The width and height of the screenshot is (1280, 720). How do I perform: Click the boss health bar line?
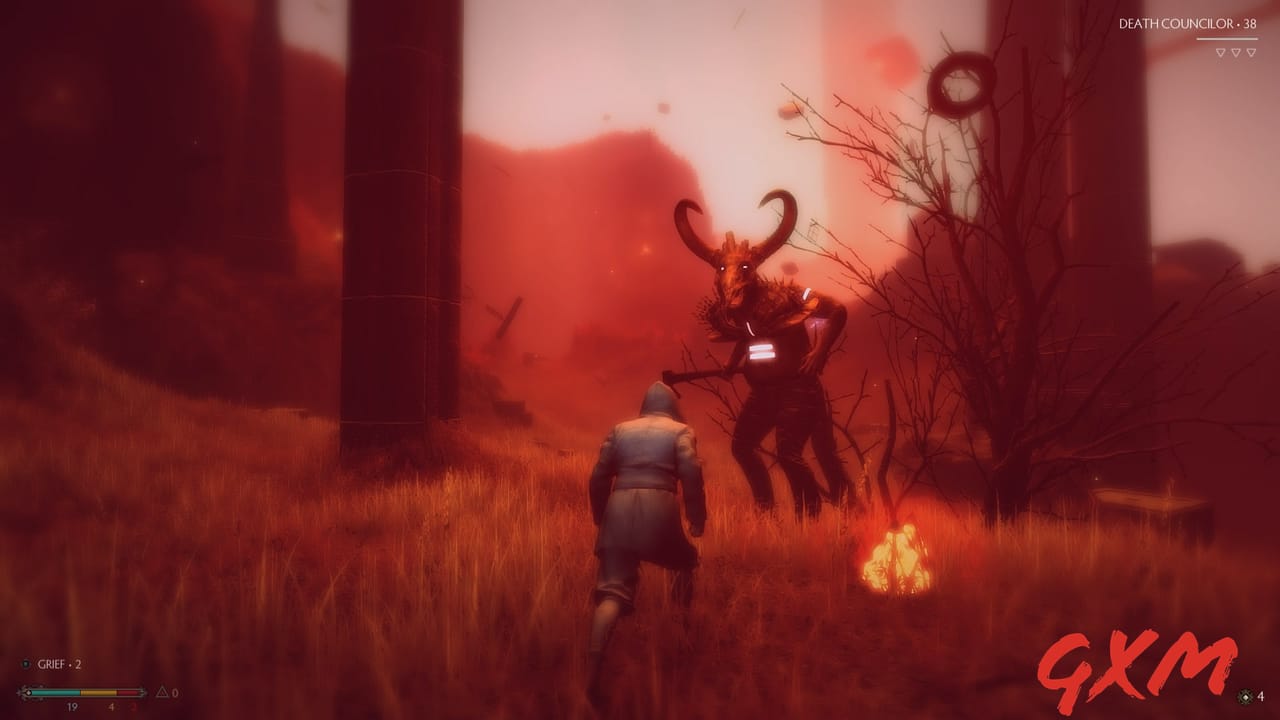click(1228, 38)
